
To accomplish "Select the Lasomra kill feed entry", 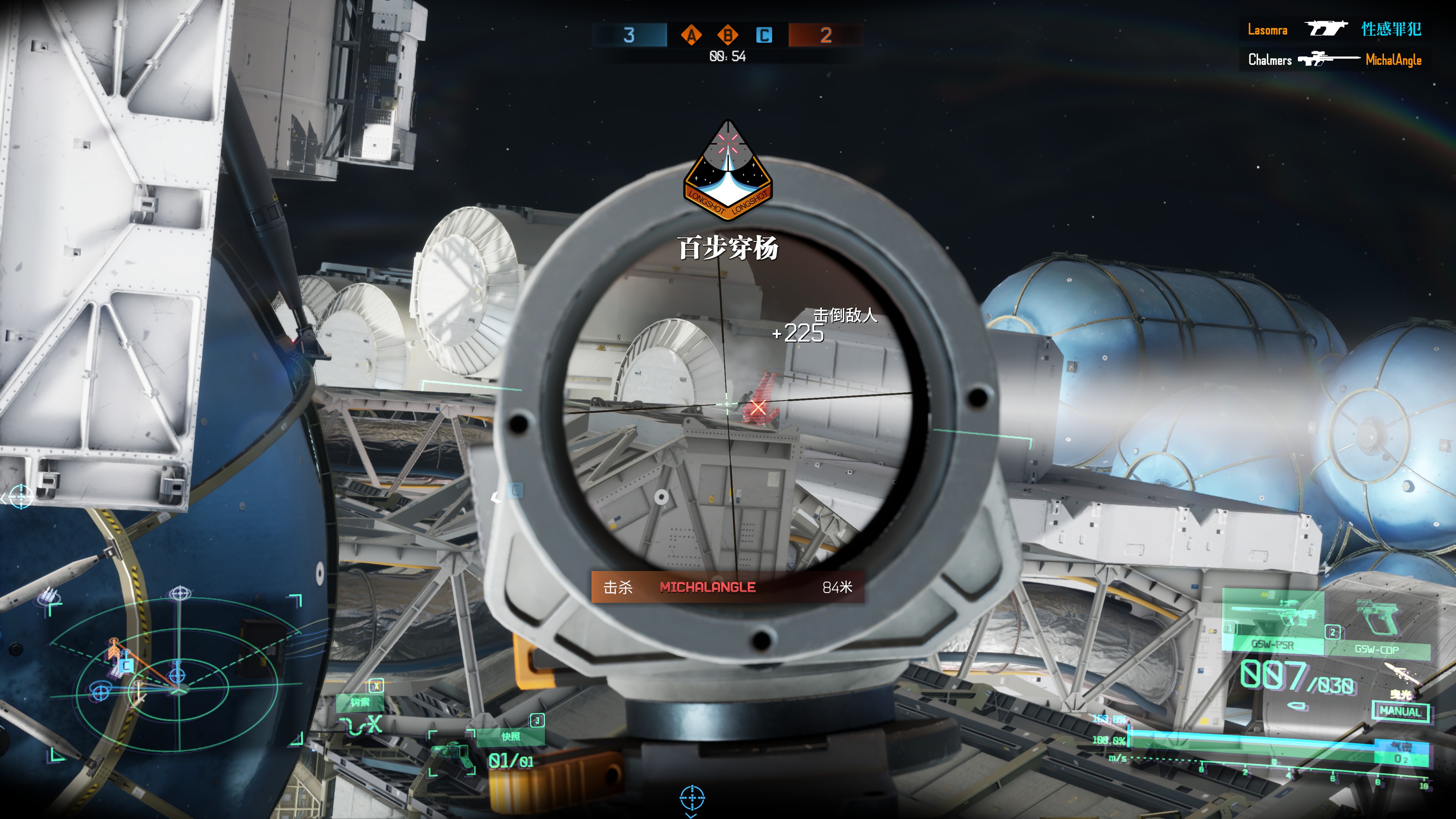I will [x=1334, y=30].
